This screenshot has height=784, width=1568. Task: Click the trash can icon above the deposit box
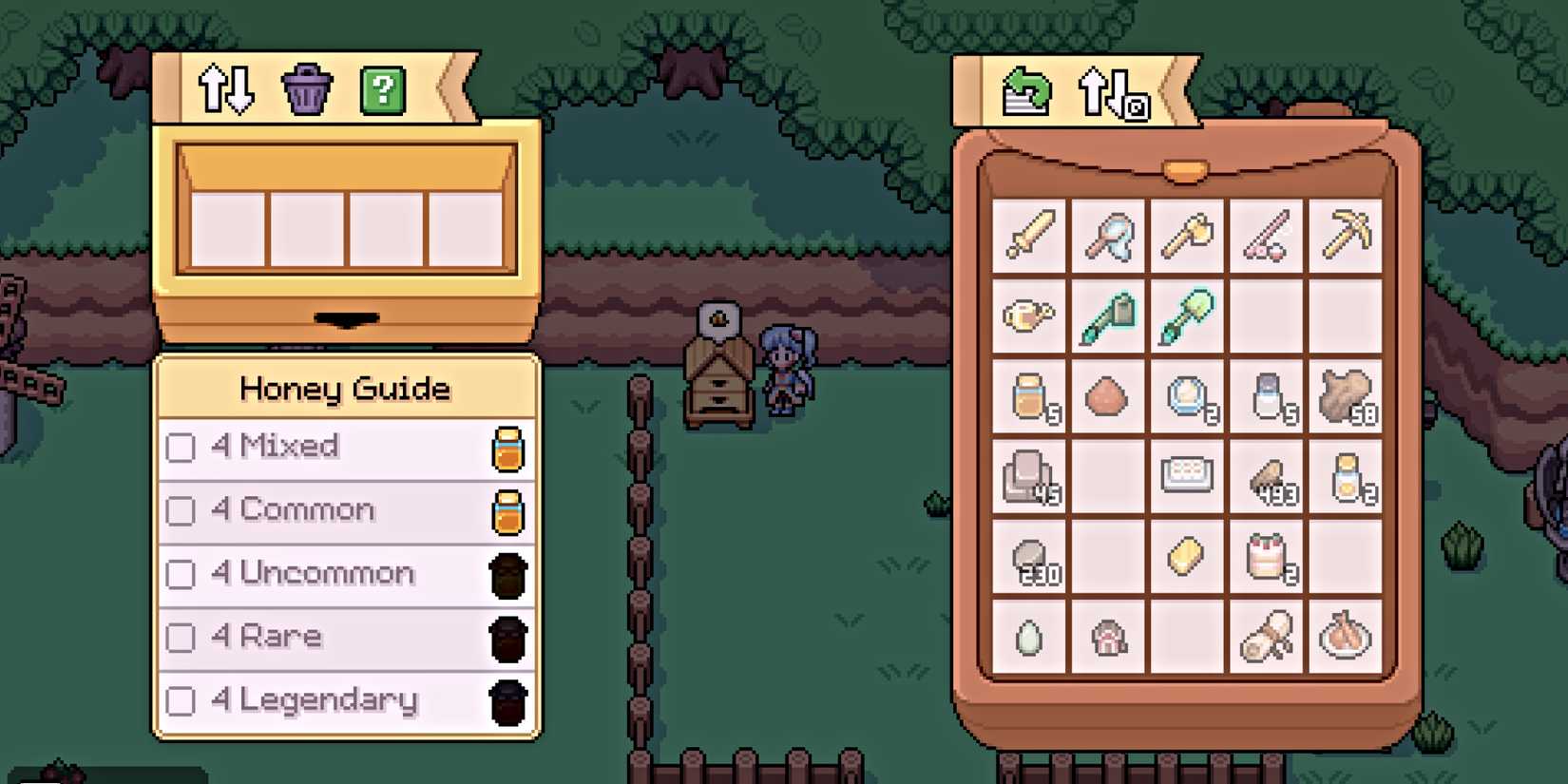304,87
